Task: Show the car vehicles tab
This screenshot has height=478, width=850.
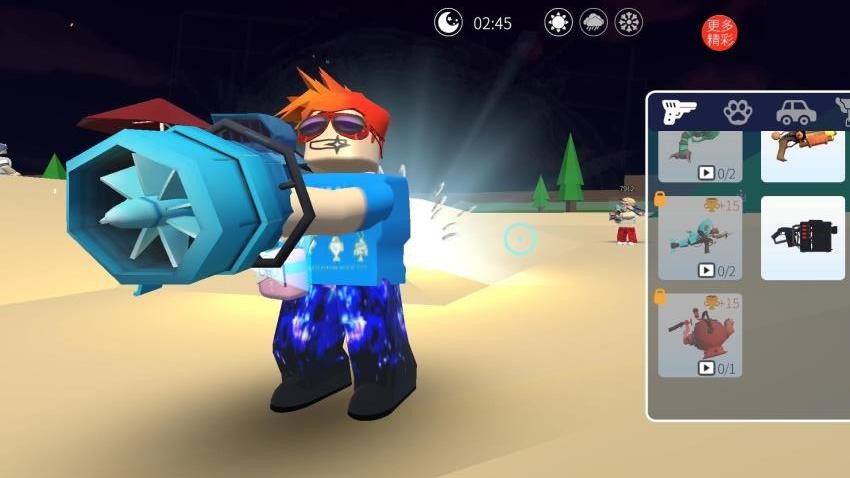Action: [795, 111]
